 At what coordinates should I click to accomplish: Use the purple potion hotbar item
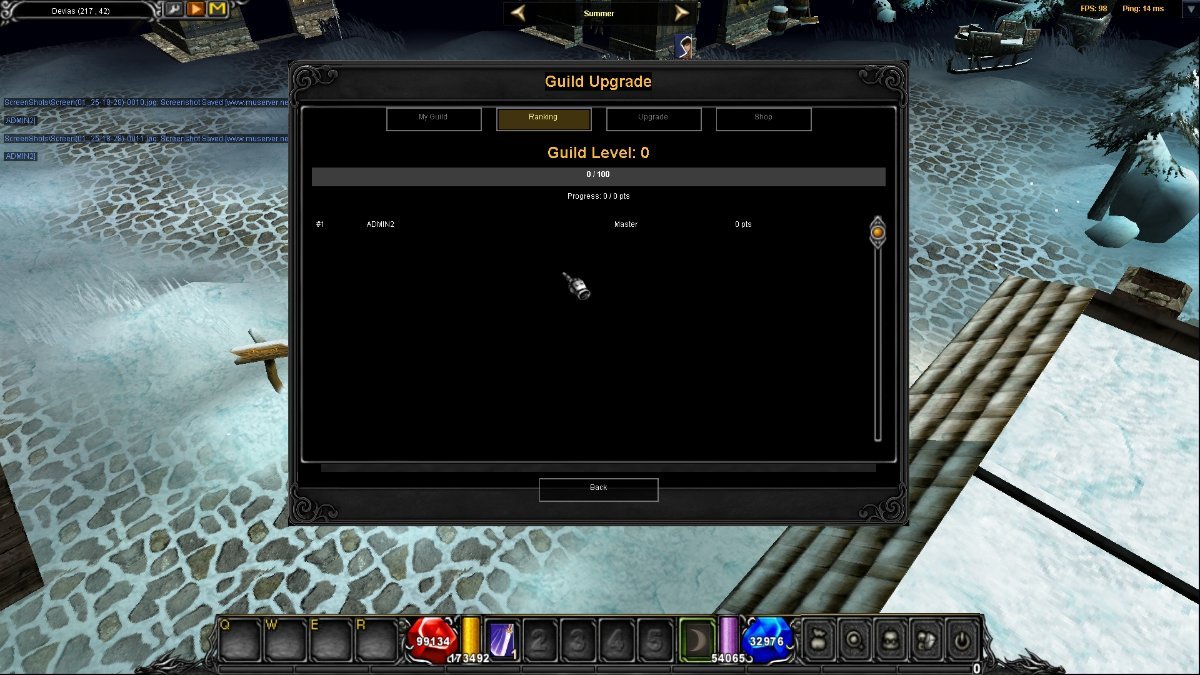[x=501, y=640]
